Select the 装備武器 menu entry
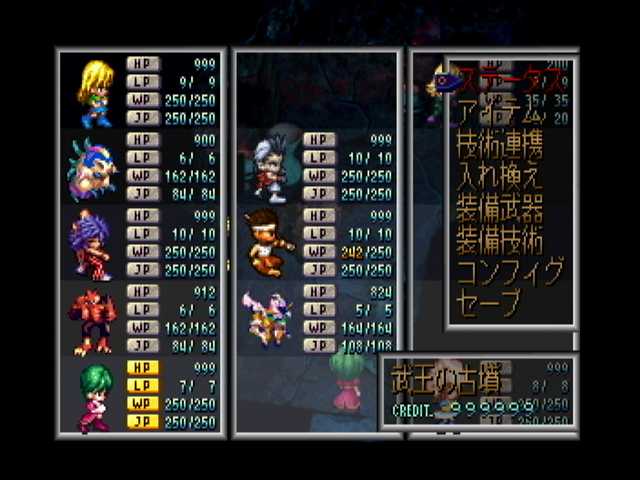The height and width of the screenshot is (480, 640). coord(499,209)
